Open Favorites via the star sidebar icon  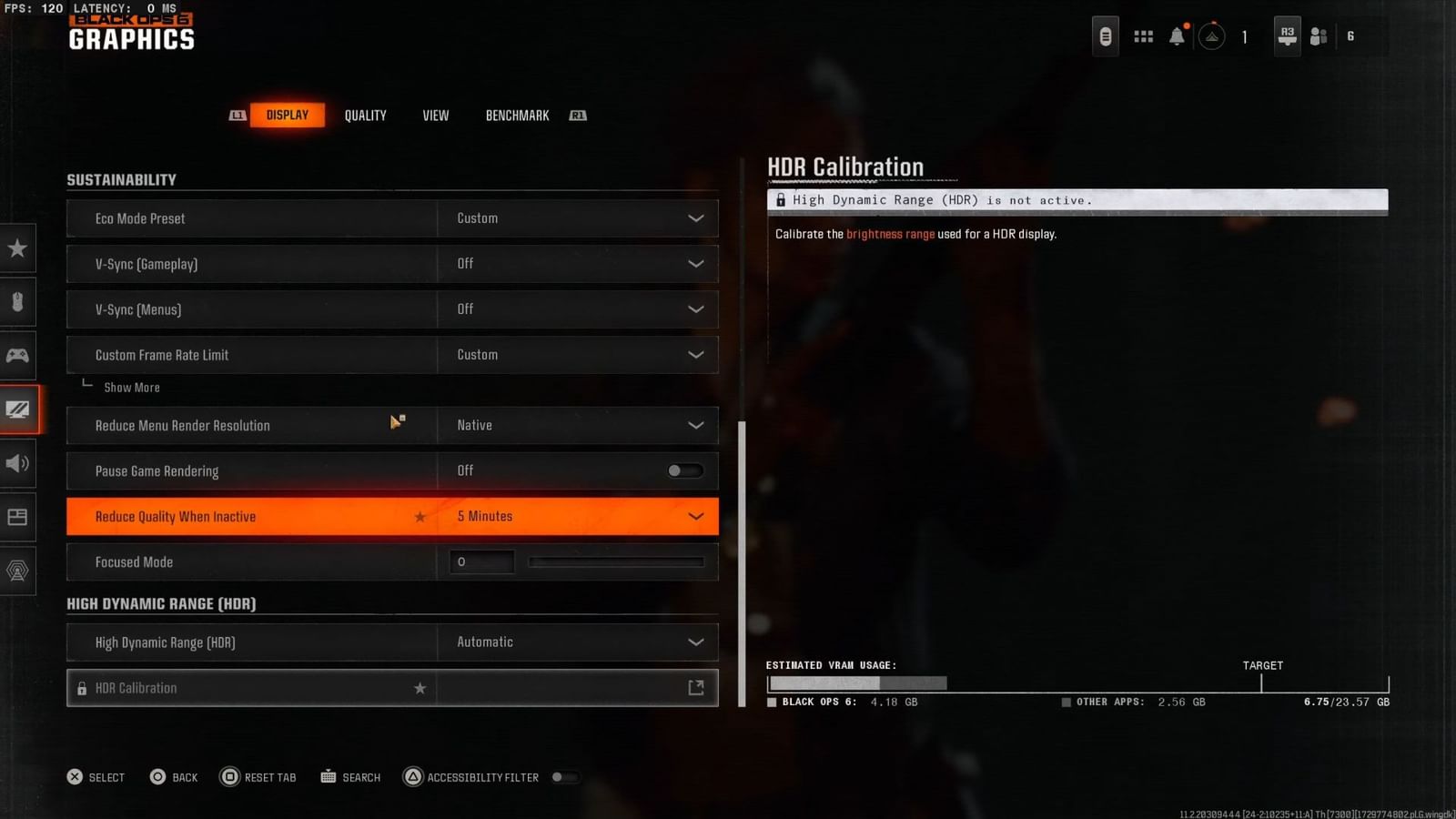point(18,248)
